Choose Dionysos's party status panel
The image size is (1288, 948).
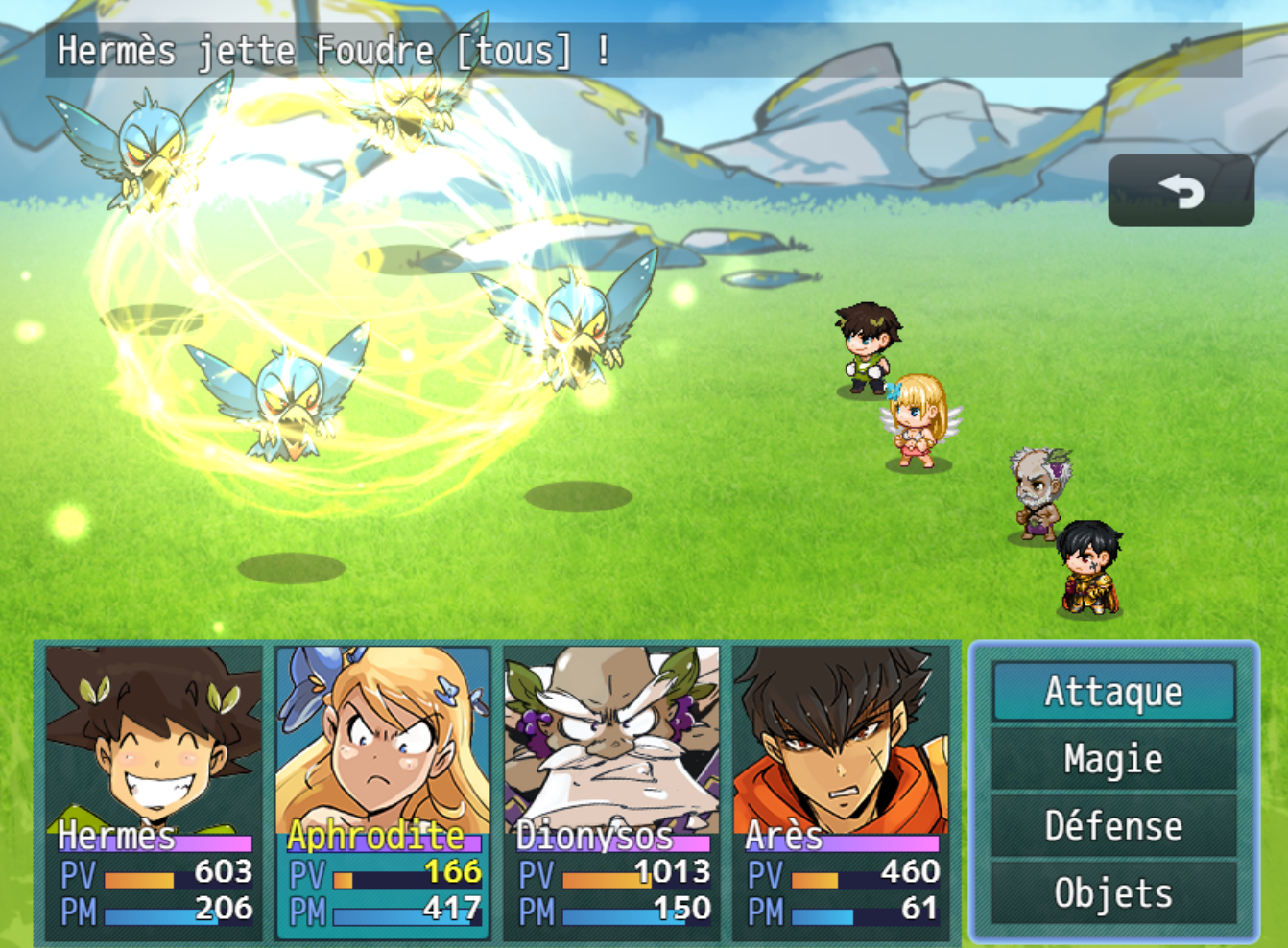tap(612, 792)
